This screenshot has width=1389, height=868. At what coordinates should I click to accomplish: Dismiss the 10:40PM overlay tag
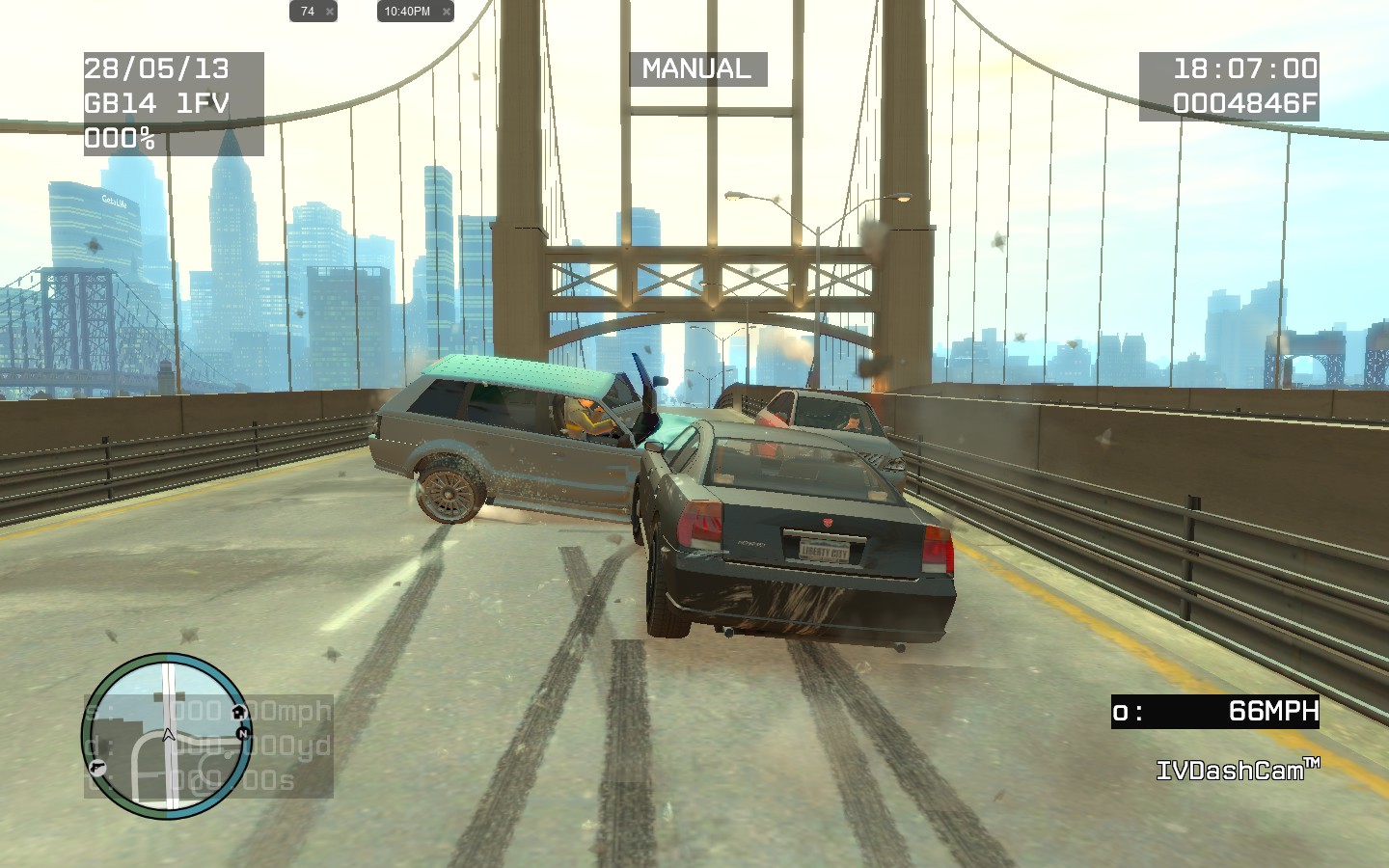[446, 12]
